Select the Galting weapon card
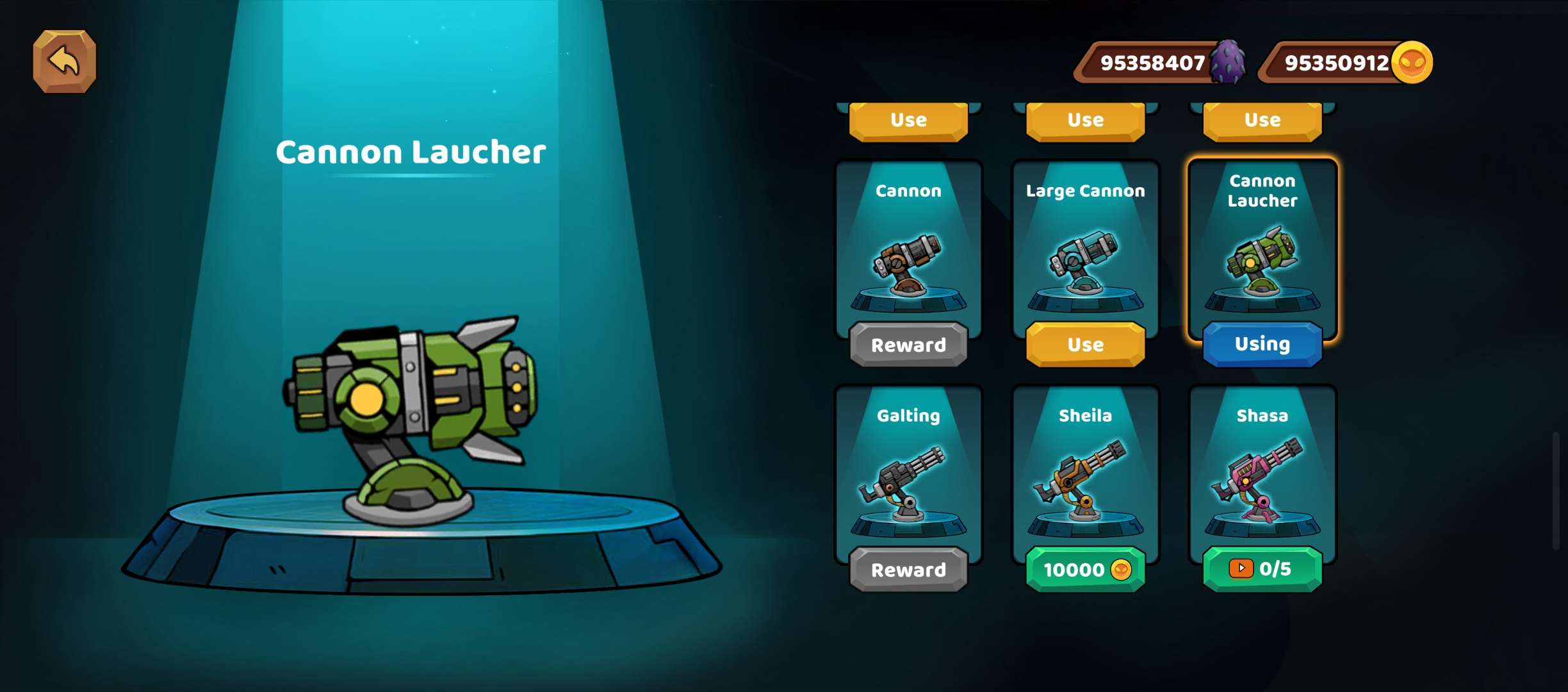The width and height of the screenshot is (1568, 692). point(908,474)
